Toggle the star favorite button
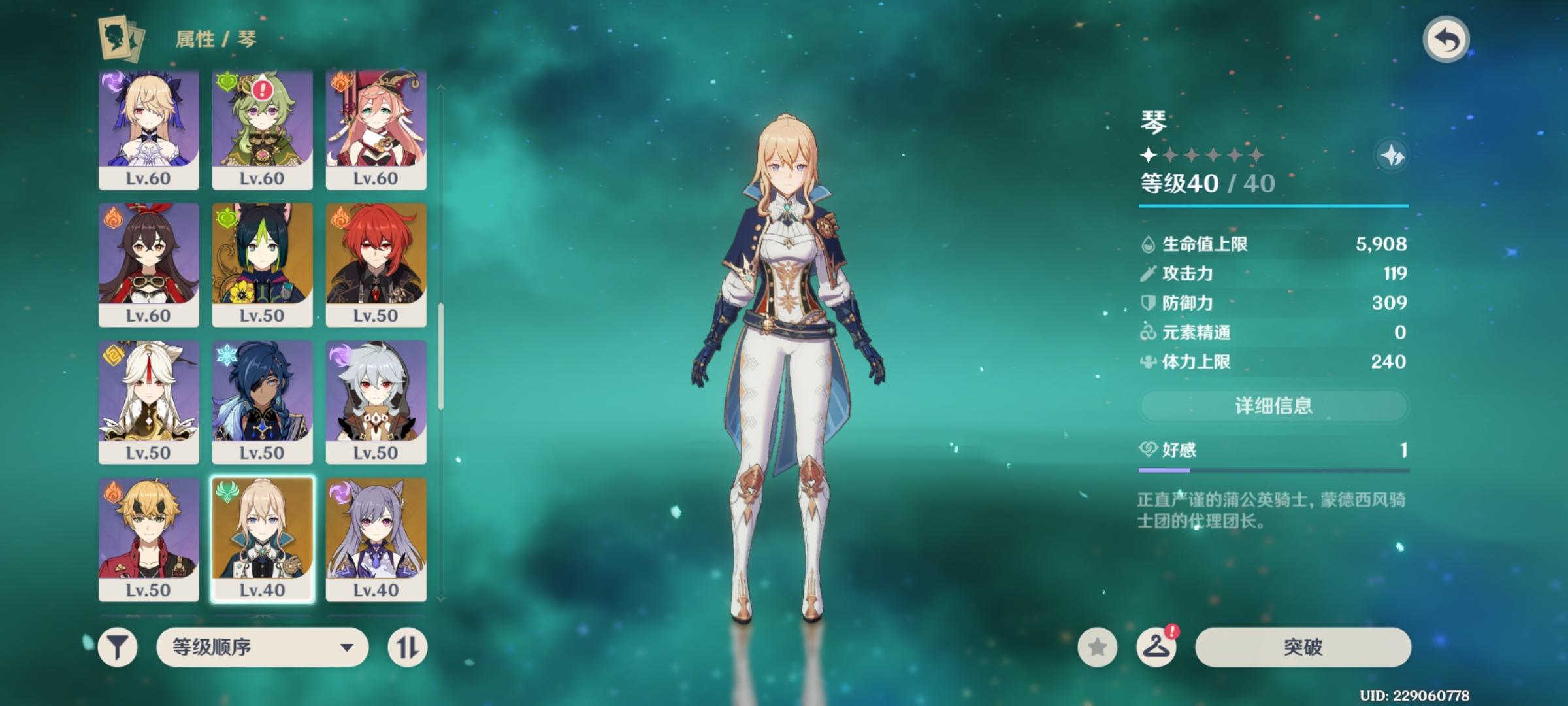Screen dimensions: 1568x706 (x=1098, y=647)
